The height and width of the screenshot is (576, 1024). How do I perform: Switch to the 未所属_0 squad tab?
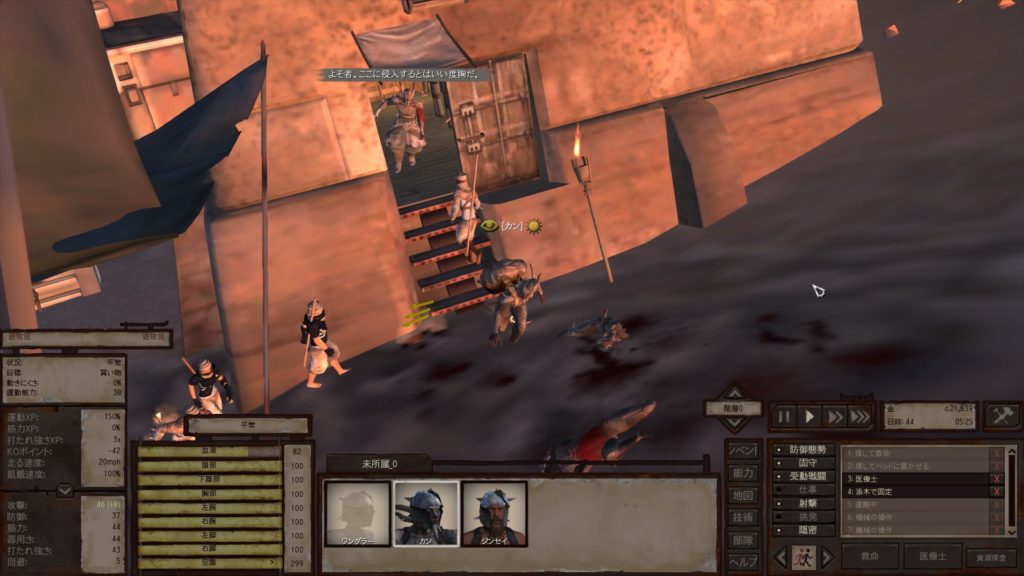[x=378, y=464]
